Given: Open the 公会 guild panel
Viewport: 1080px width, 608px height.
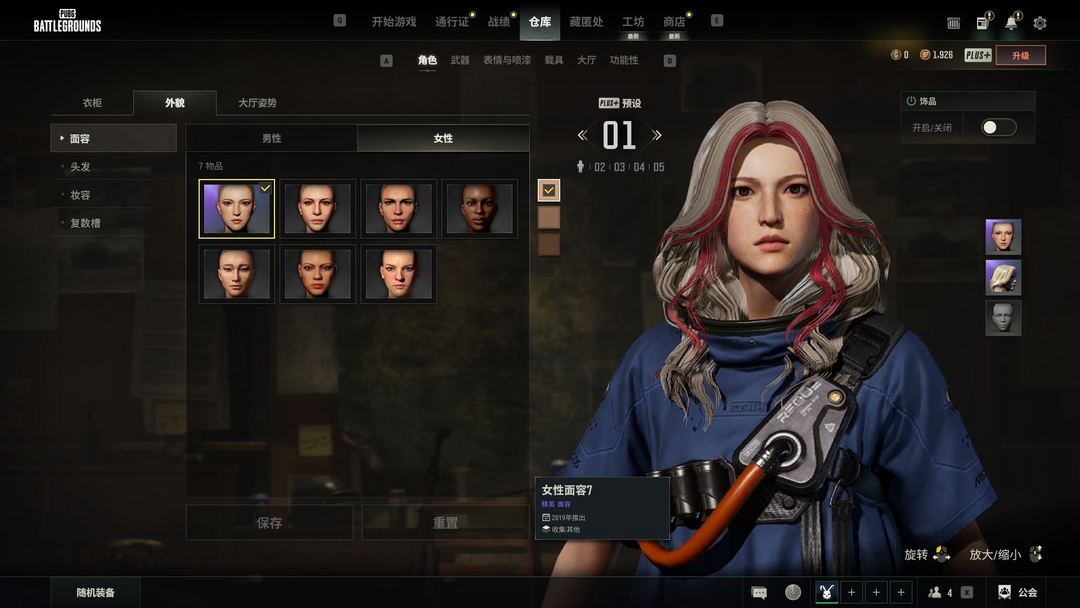Looking at the screenshot, I should (1019, 593).
